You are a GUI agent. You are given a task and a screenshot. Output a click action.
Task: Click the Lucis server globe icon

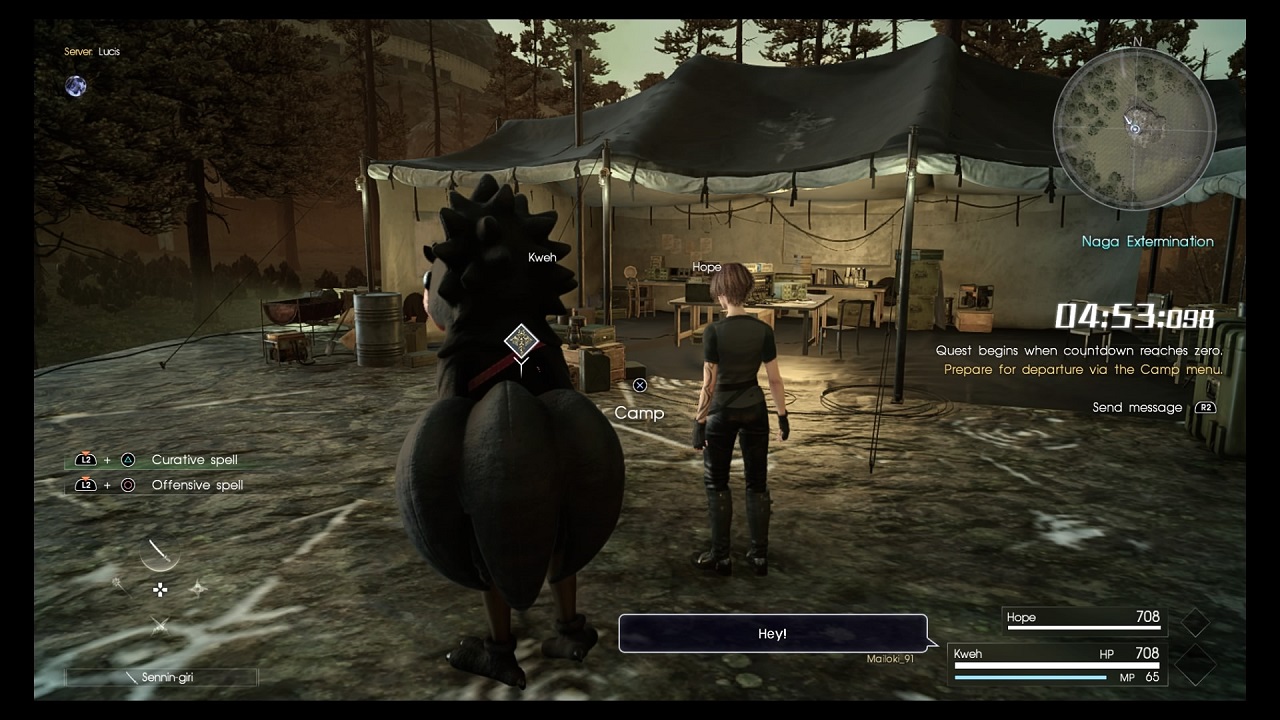click(76, 87)
